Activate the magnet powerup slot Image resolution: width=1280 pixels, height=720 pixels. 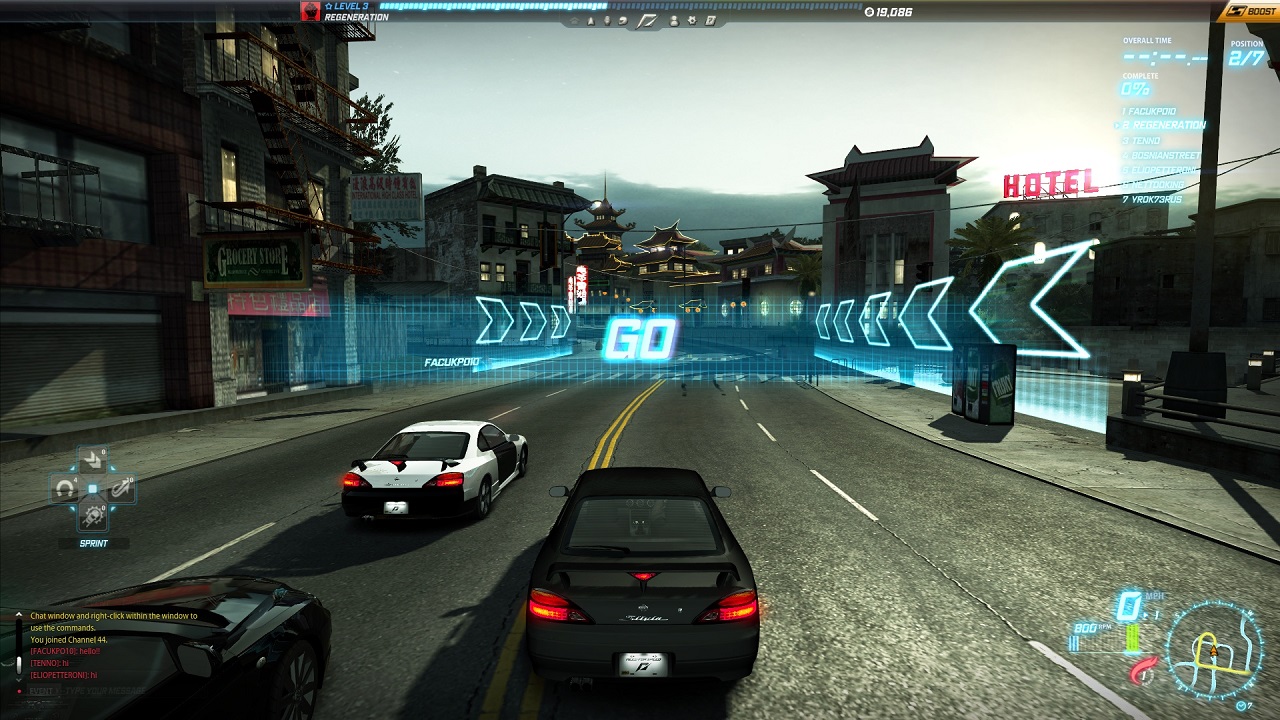pyautogui.click(x=66, y=489)
